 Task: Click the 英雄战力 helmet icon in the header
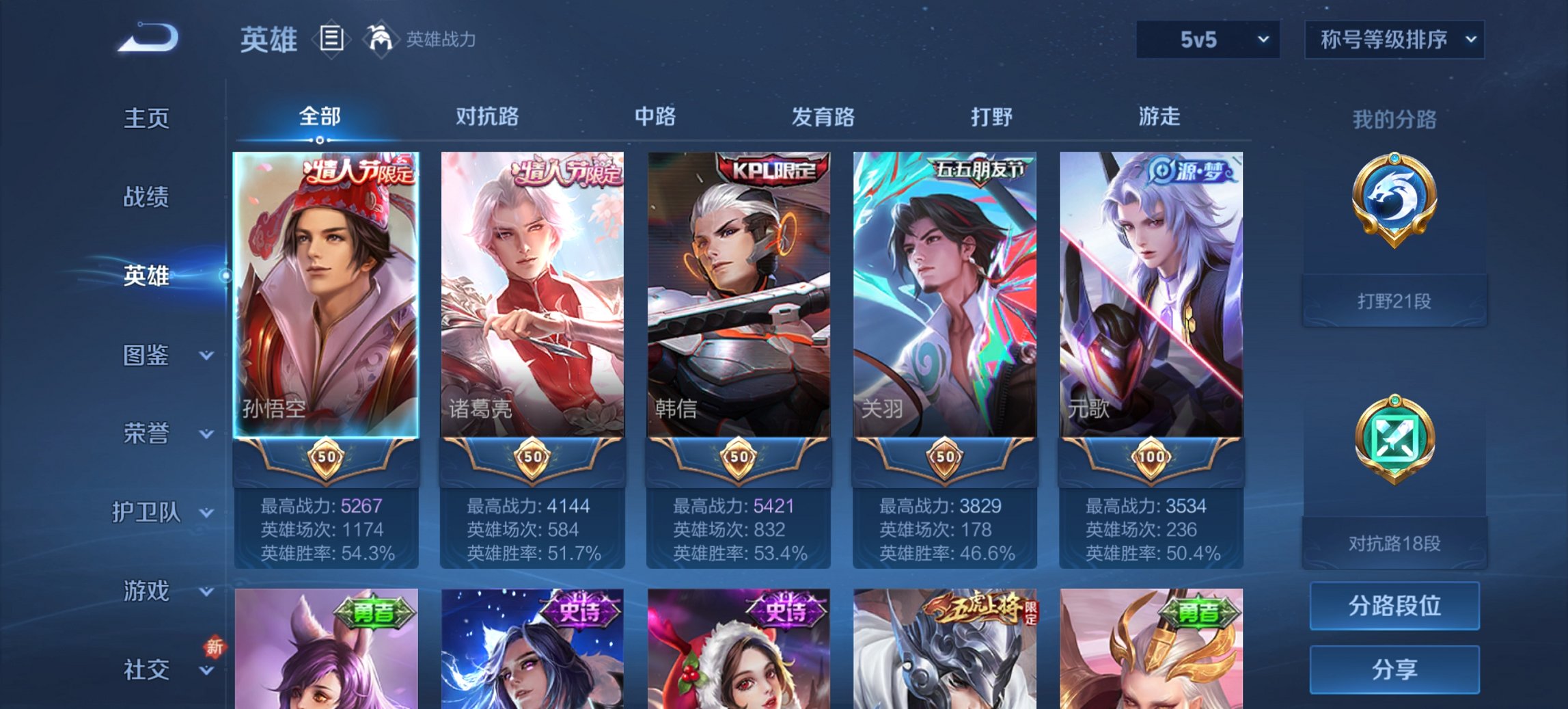[381, 39]
